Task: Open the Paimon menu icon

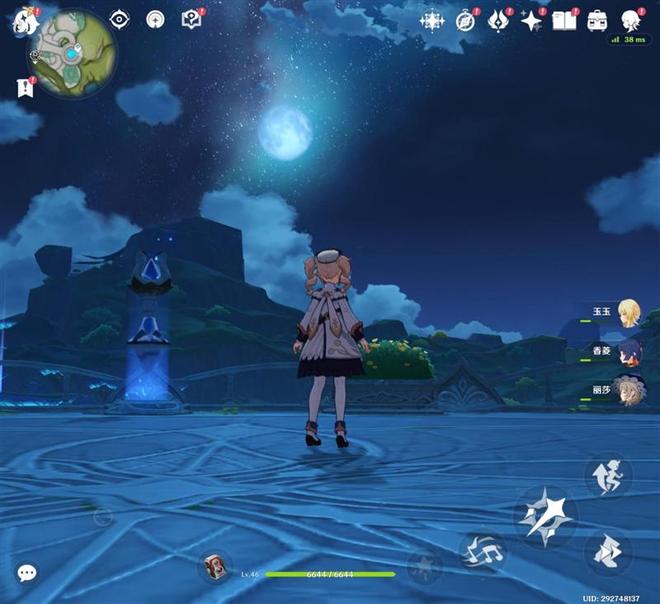Action: (24, 22)
